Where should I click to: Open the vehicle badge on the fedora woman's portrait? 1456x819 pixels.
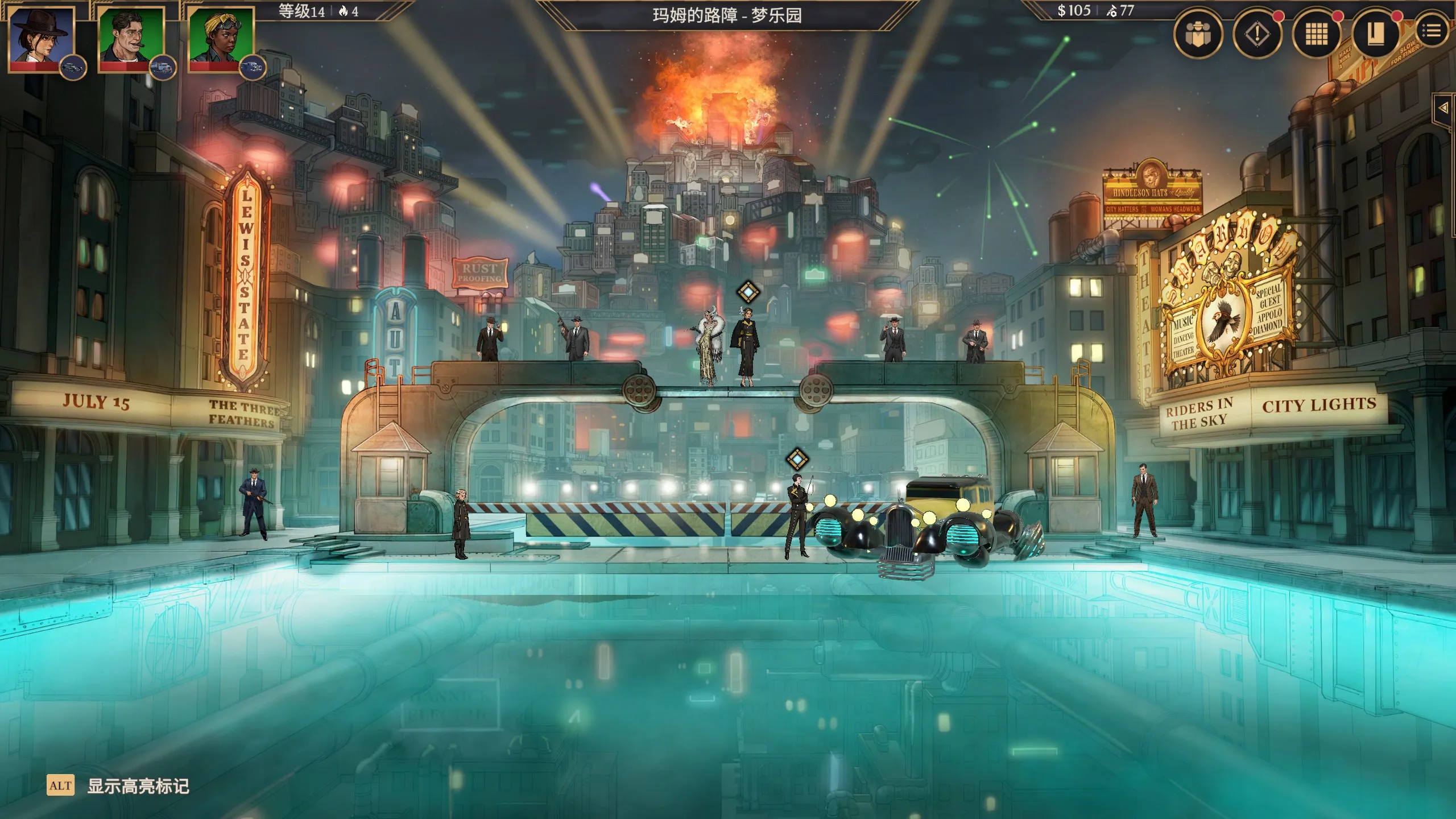[73, 68]
